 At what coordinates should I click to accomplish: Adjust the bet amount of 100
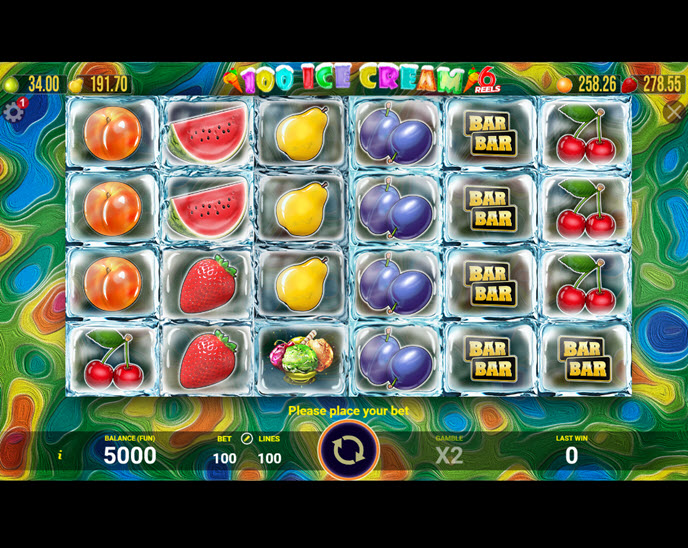(224, 458)
